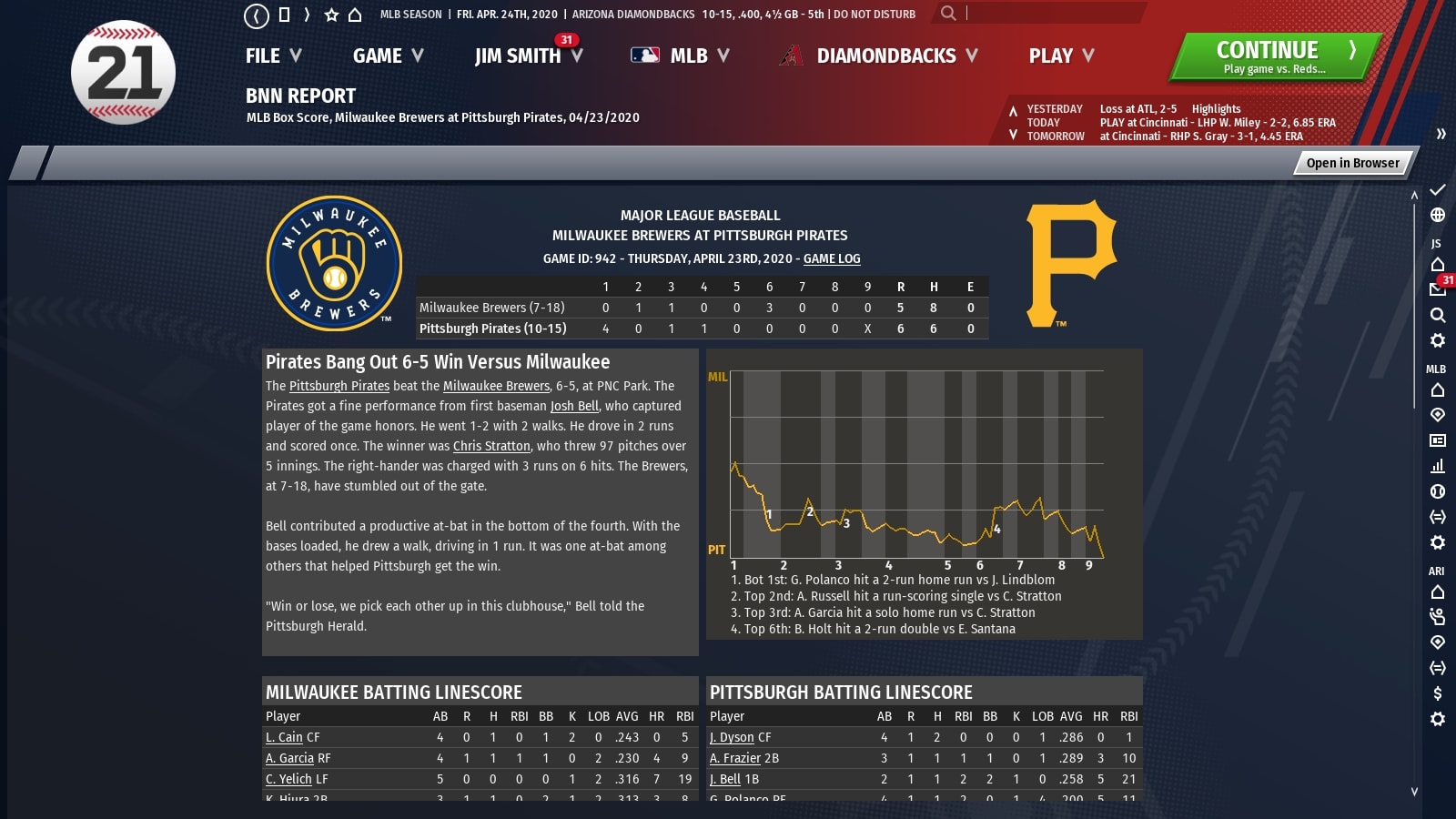
Task: Open Chris Stratton's player profile
Action: click(491, 446)
